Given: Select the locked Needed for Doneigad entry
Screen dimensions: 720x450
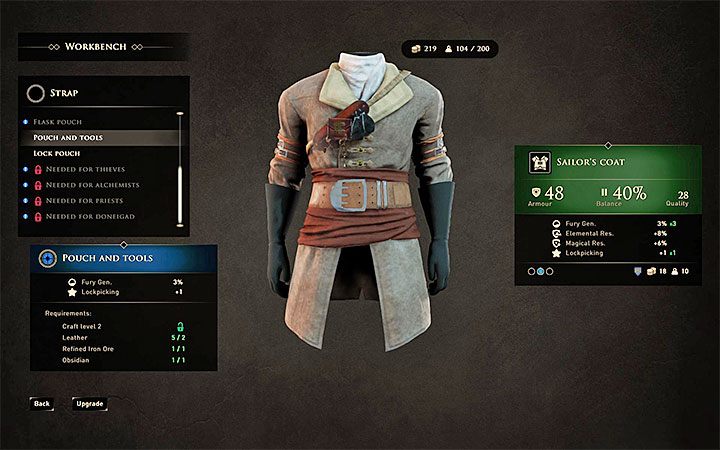Looking at the screenshot, I should 92,216.
